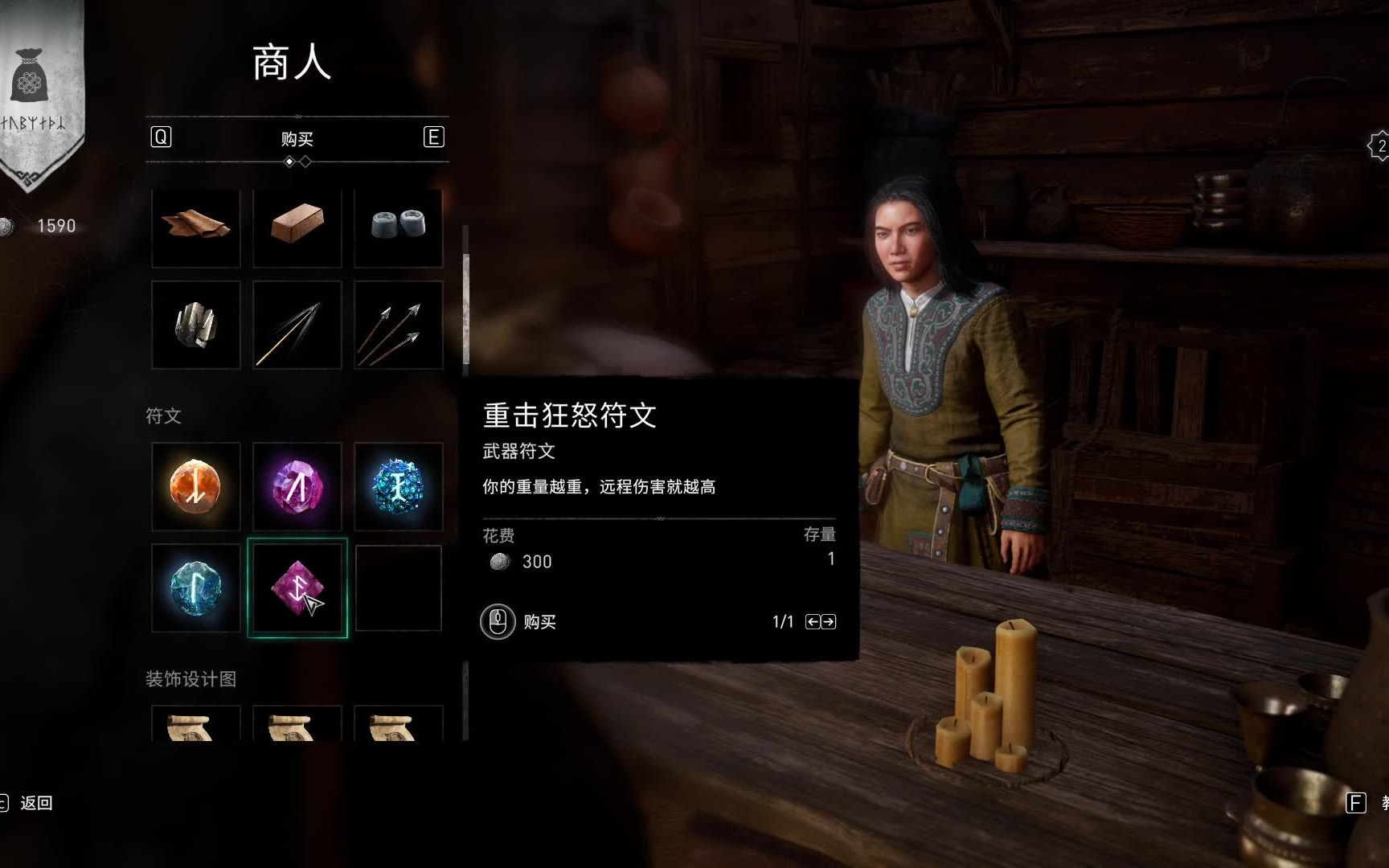Select the leather item slot
1389x868 pixels.
[196, 227]
